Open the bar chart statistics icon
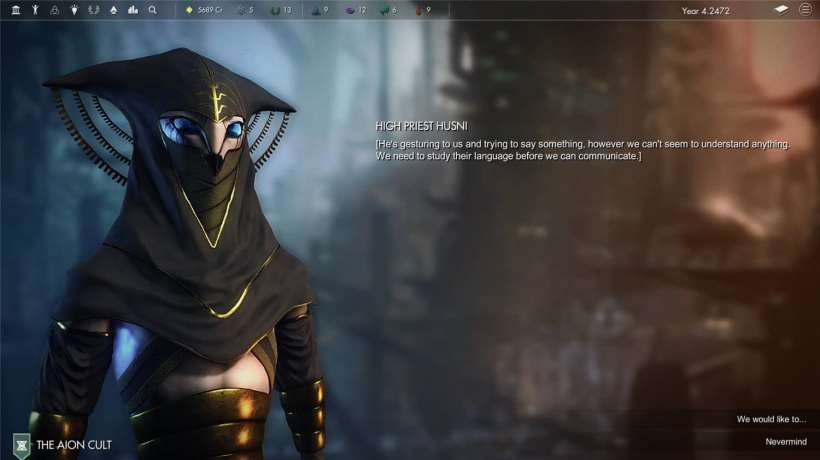Screen dimensions: 820x460 pyautogui.click(x=132, y=10)
